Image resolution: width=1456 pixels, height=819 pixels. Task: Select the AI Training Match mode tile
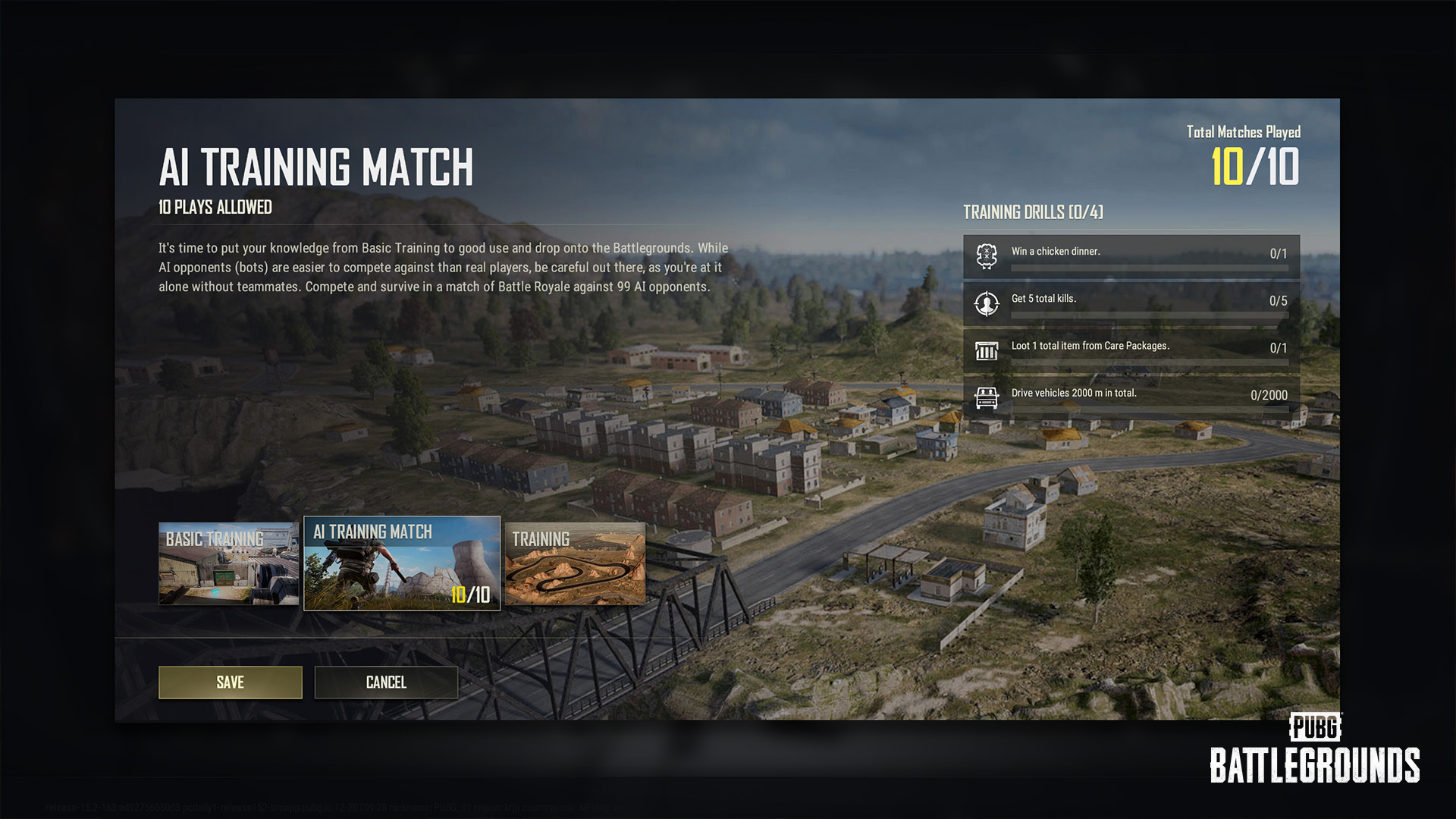401,564
